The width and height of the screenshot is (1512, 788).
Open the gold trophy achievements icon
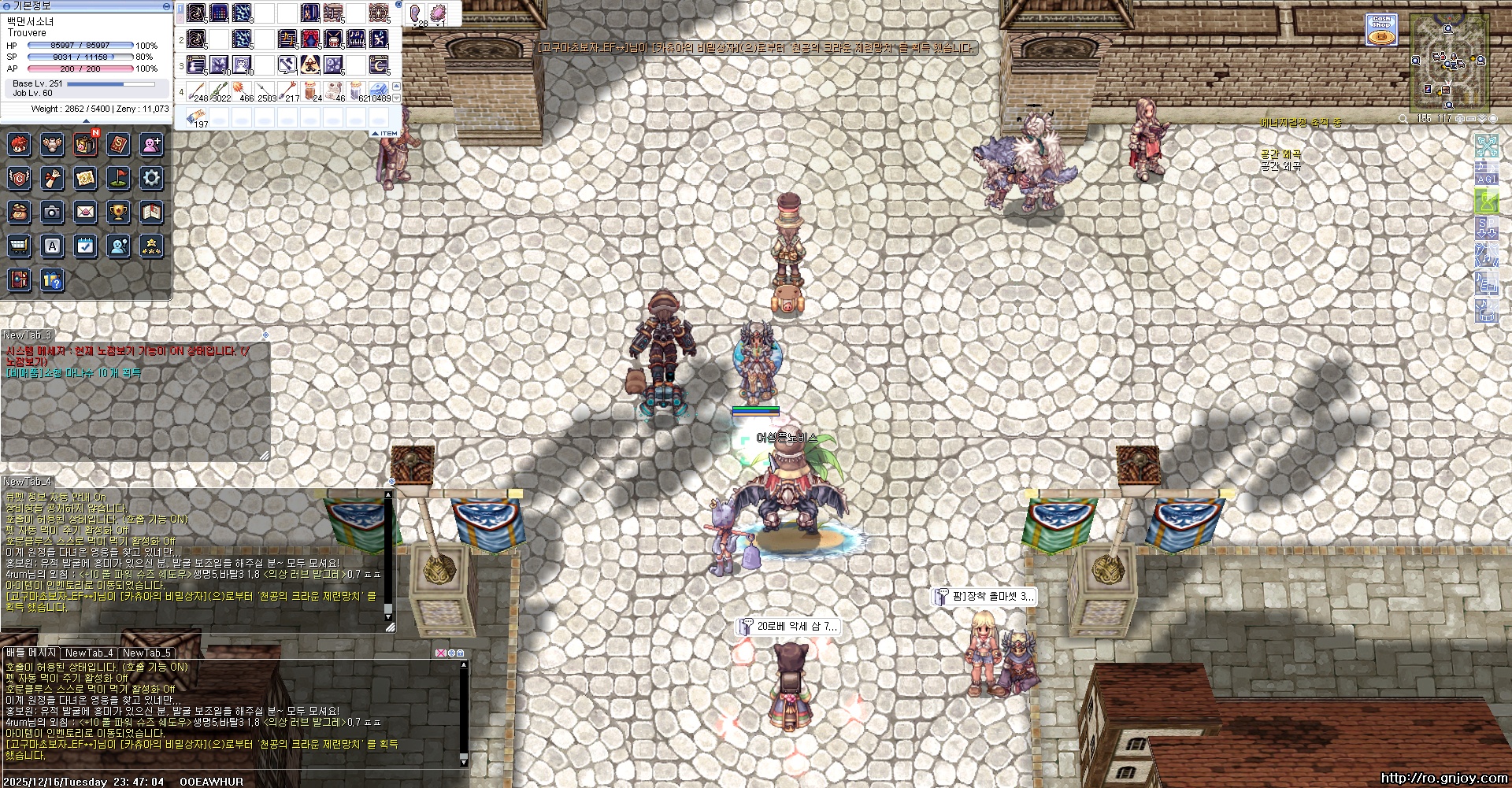click(118, 211)
